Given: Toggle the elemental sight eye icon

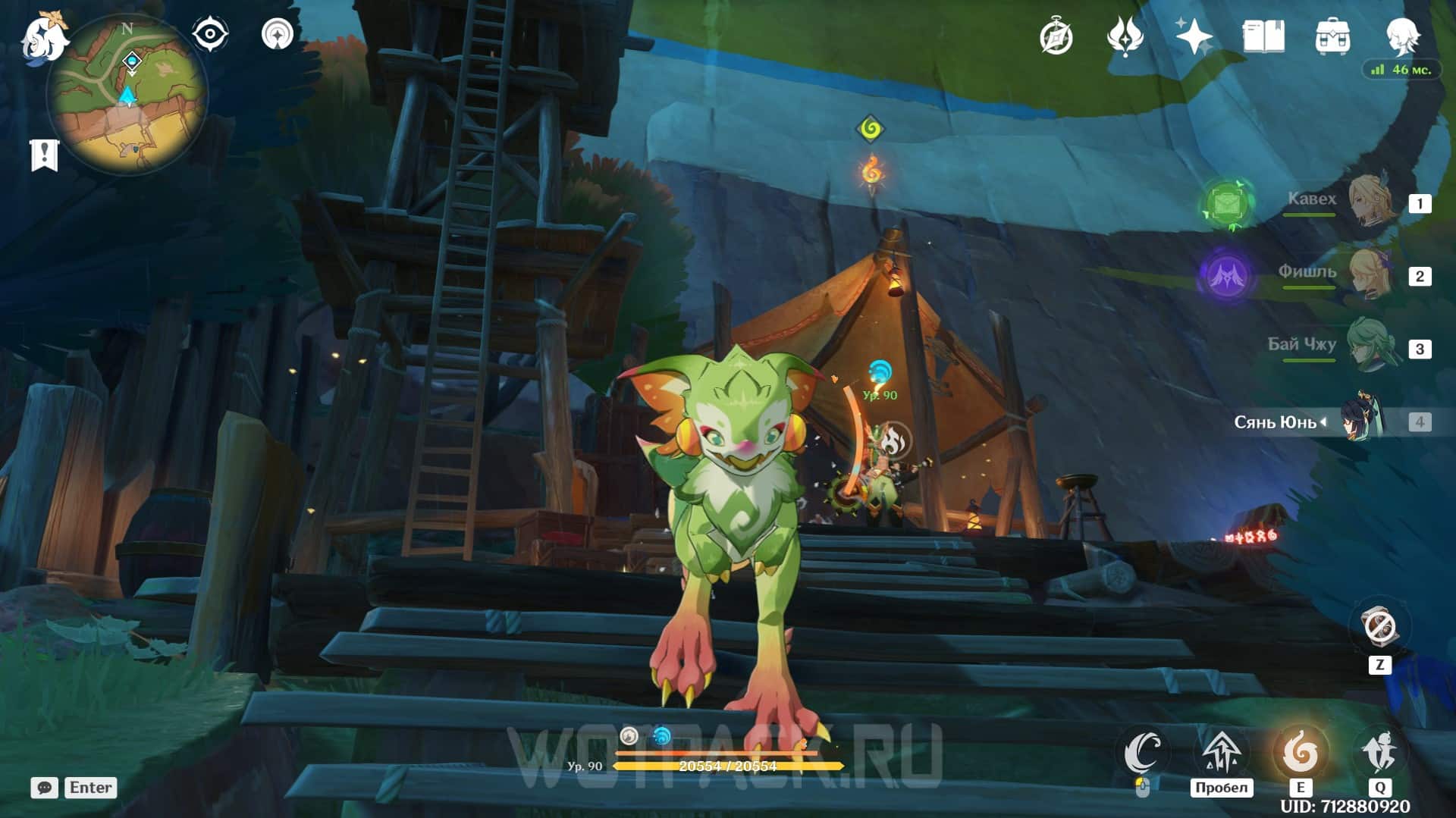Looking at the screenshot, I should [x=209, y=35].
